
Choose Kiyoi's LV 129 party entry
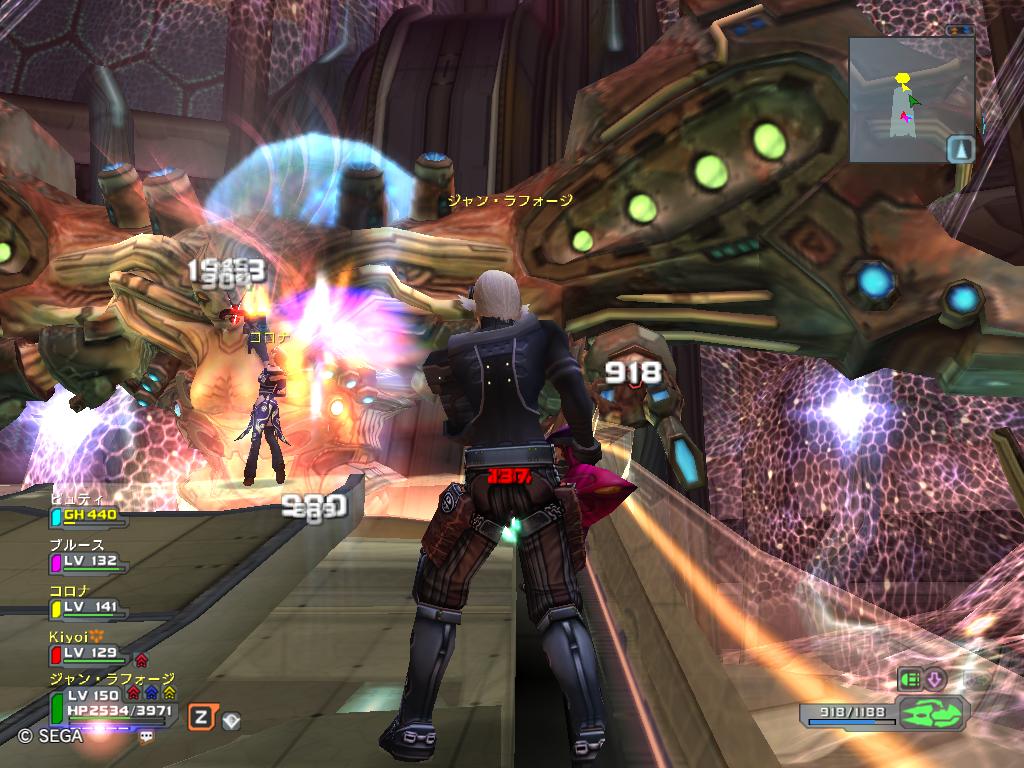(x=88, y=652)
